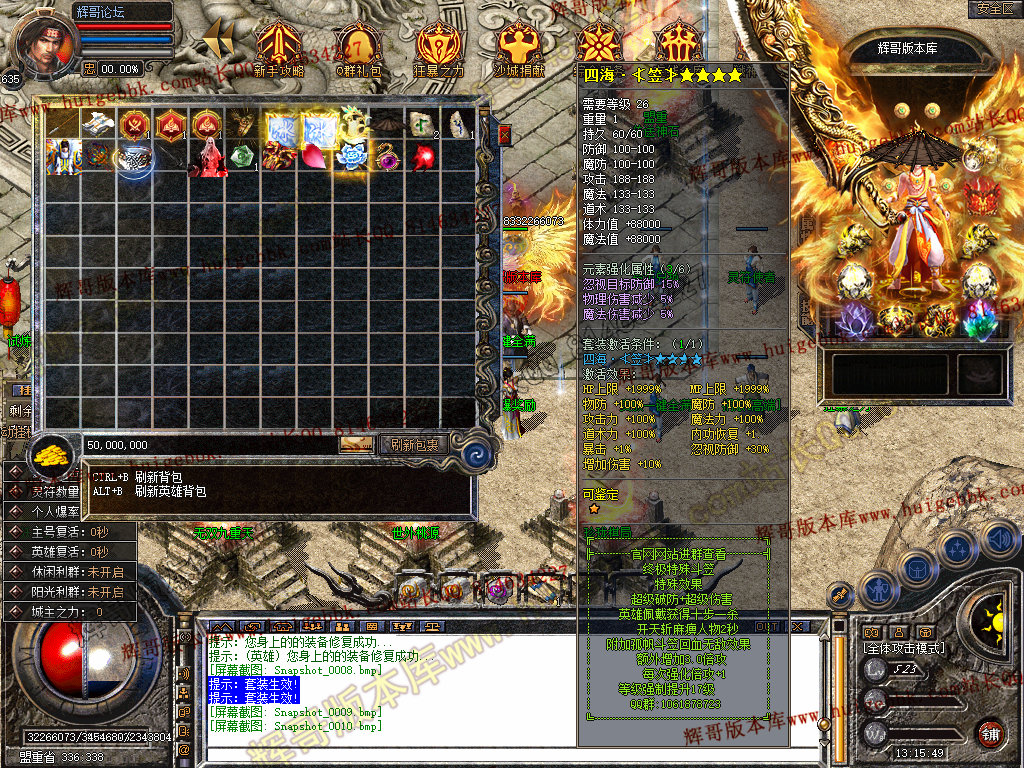Close the inventory bag window
This screenshot has height=768, width=1024.
504,133
